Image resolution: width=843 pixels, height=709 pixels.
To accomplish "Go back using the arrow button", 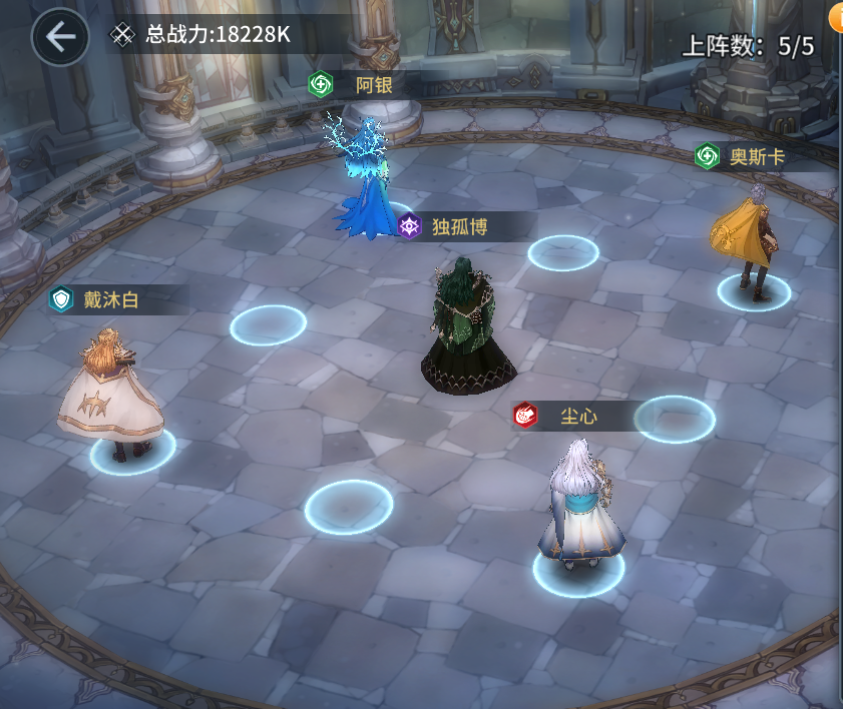I will click(60, 37).
